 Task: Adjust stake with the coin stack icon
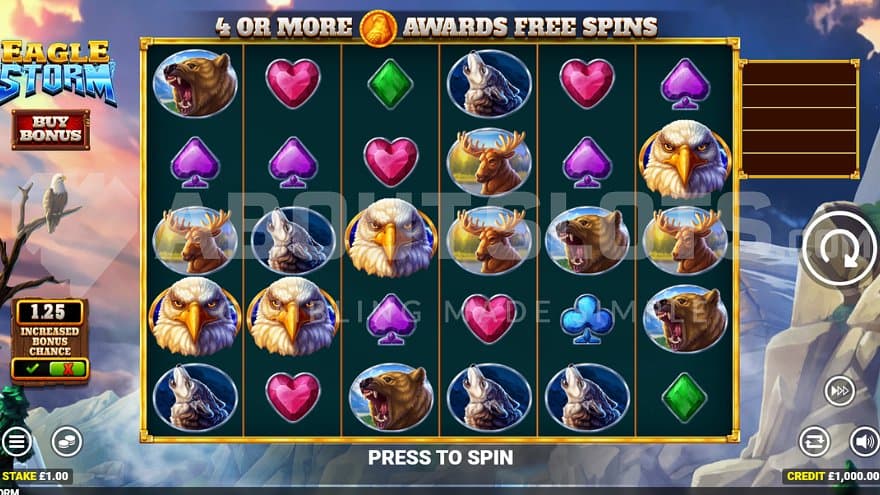pos(66,441)
